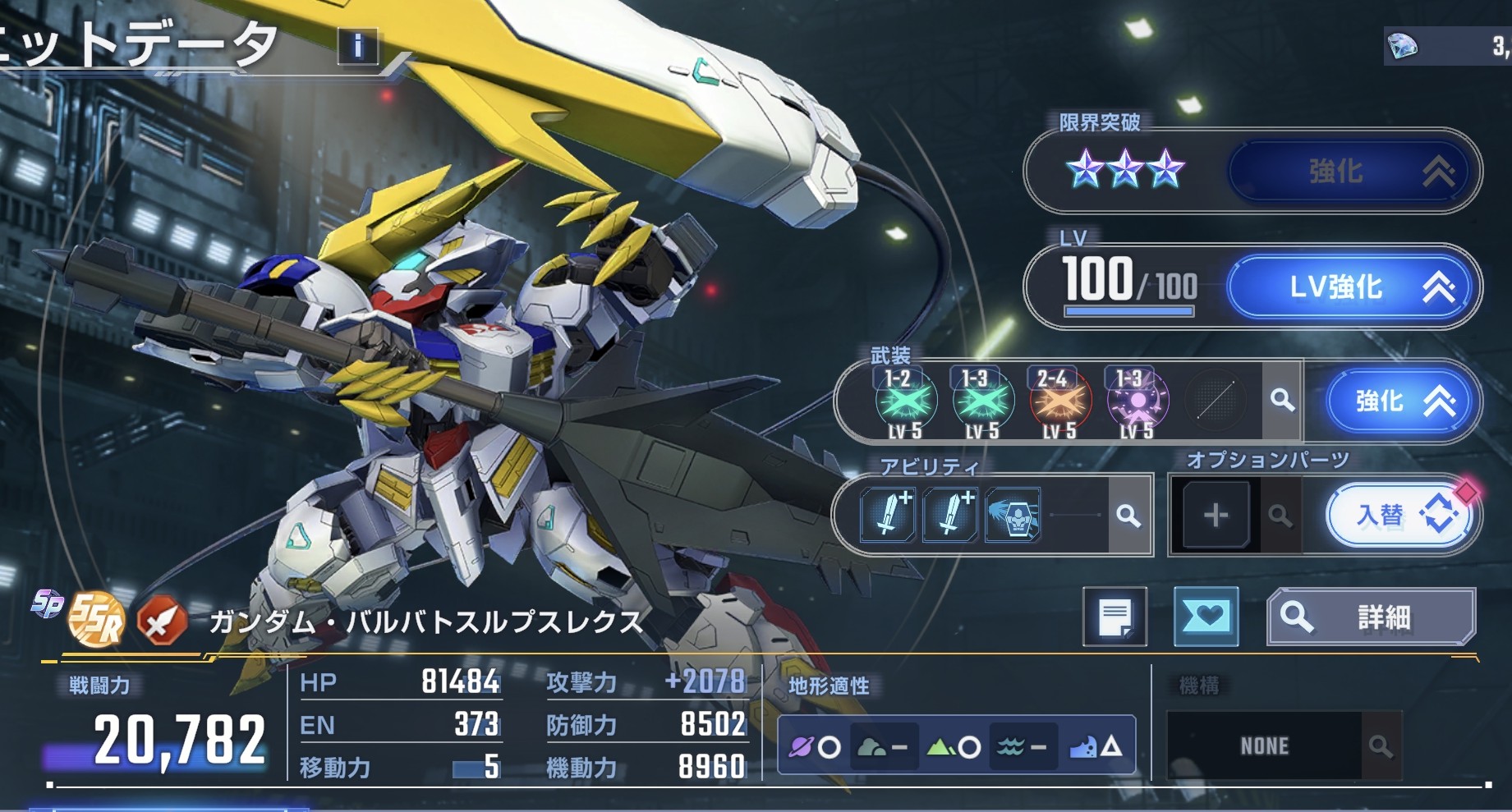Show unit details with the 詳細 button
This screenshot has height=812, width=1512.
(1371, 617)
